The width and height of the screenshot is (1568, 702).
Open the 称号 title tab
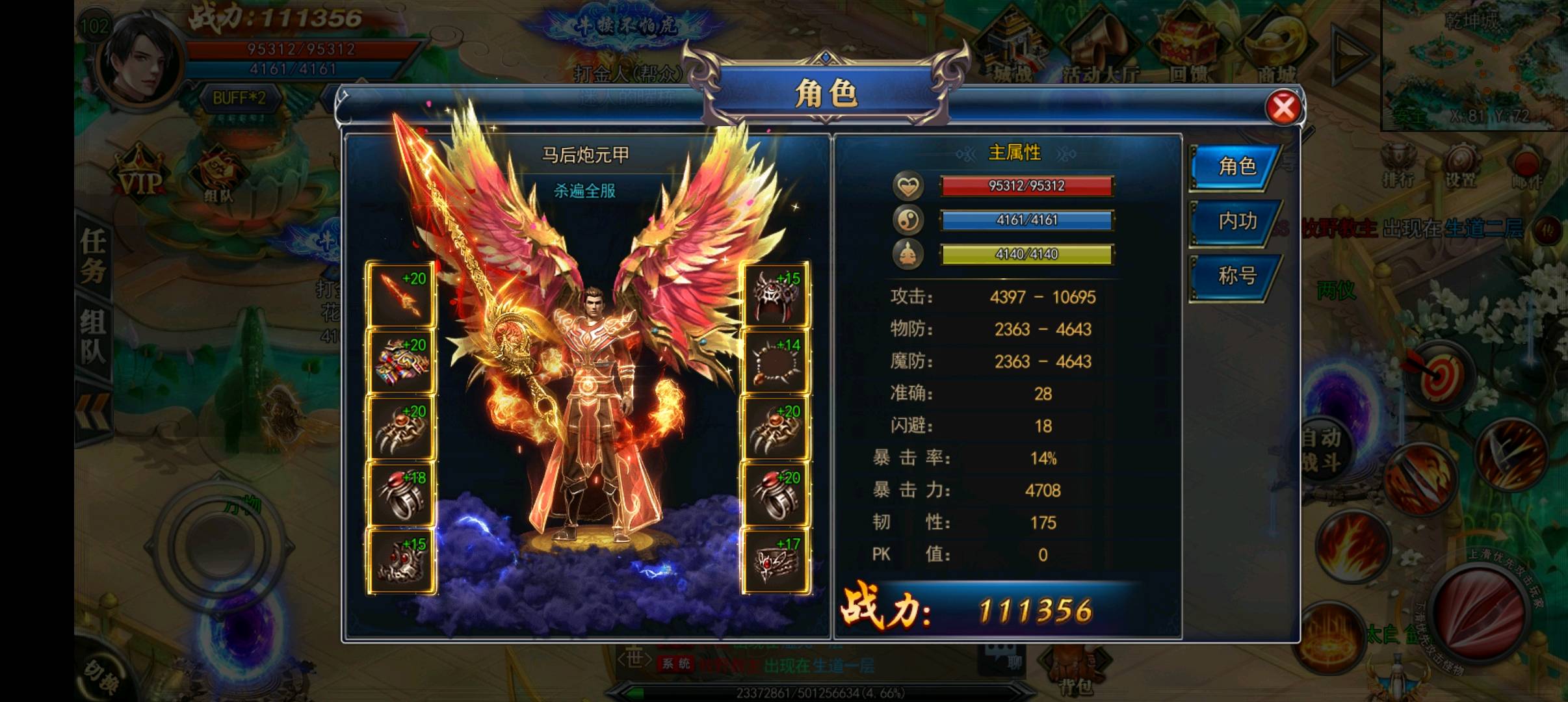click(x=1236, y=277)
